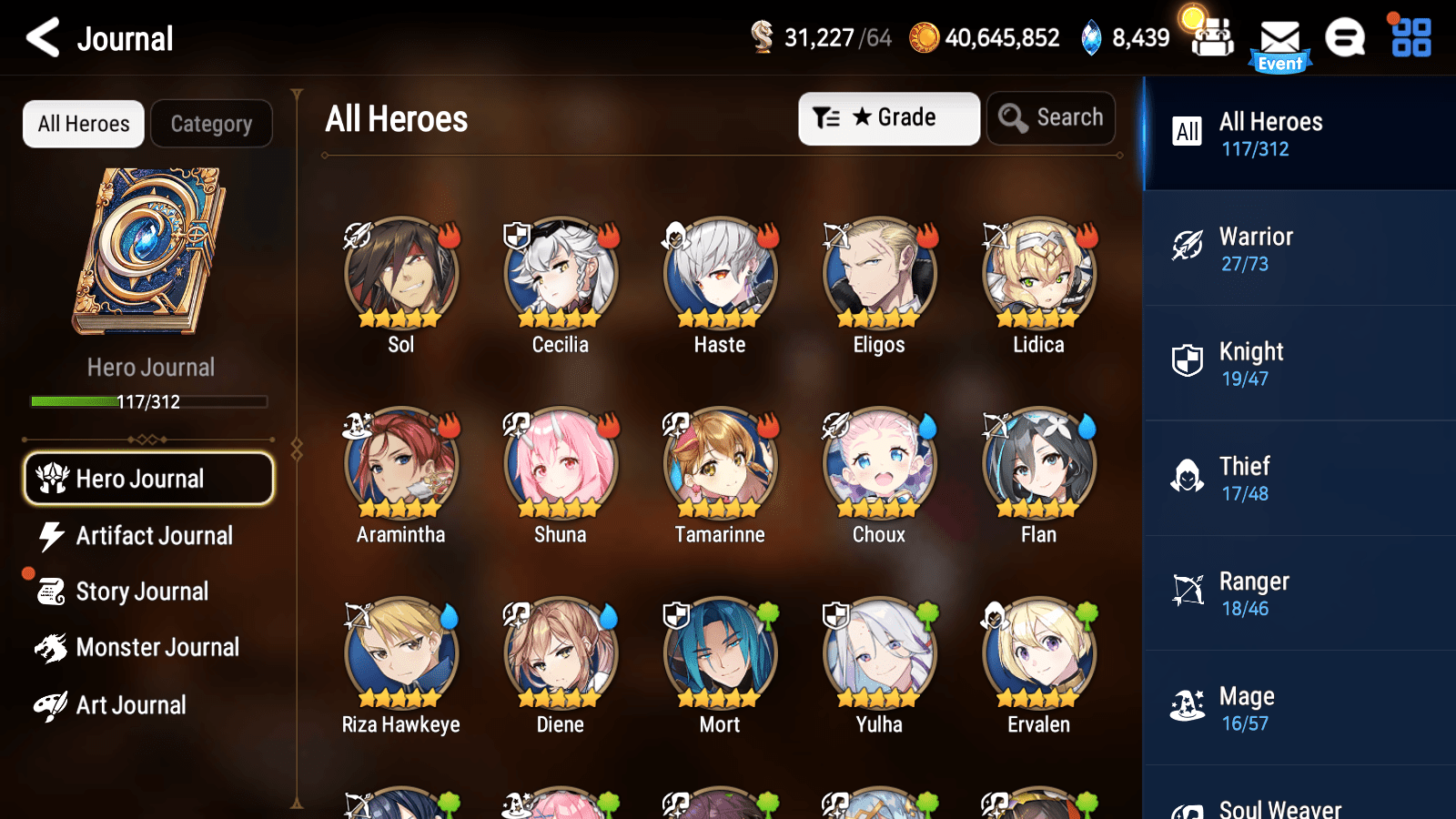Select the All Heroes tab
Image resolution: width=1456 pixels, height=819 pixels.
(83, 124)
